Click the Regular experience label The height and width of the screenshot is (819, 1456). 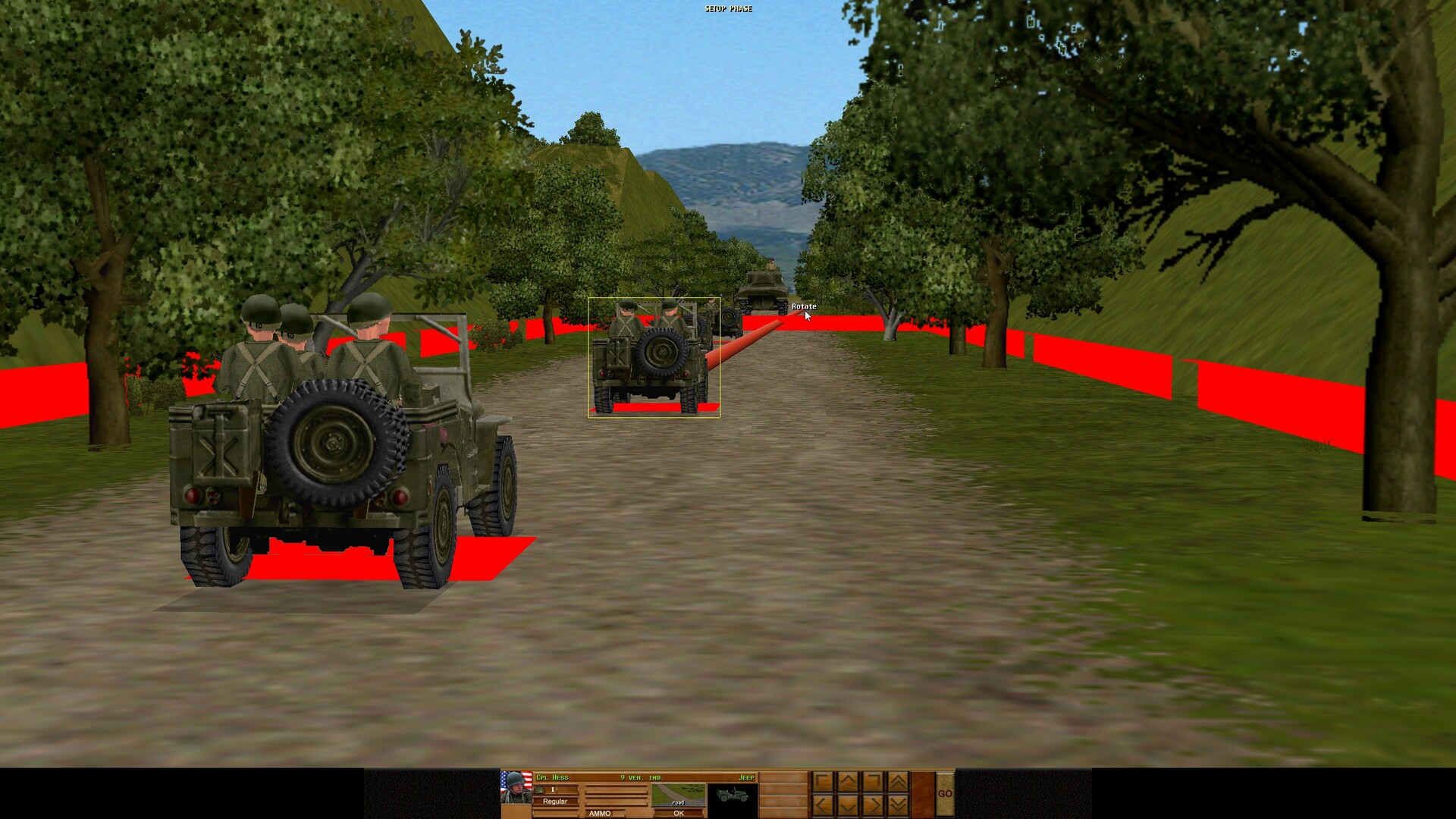555,801
